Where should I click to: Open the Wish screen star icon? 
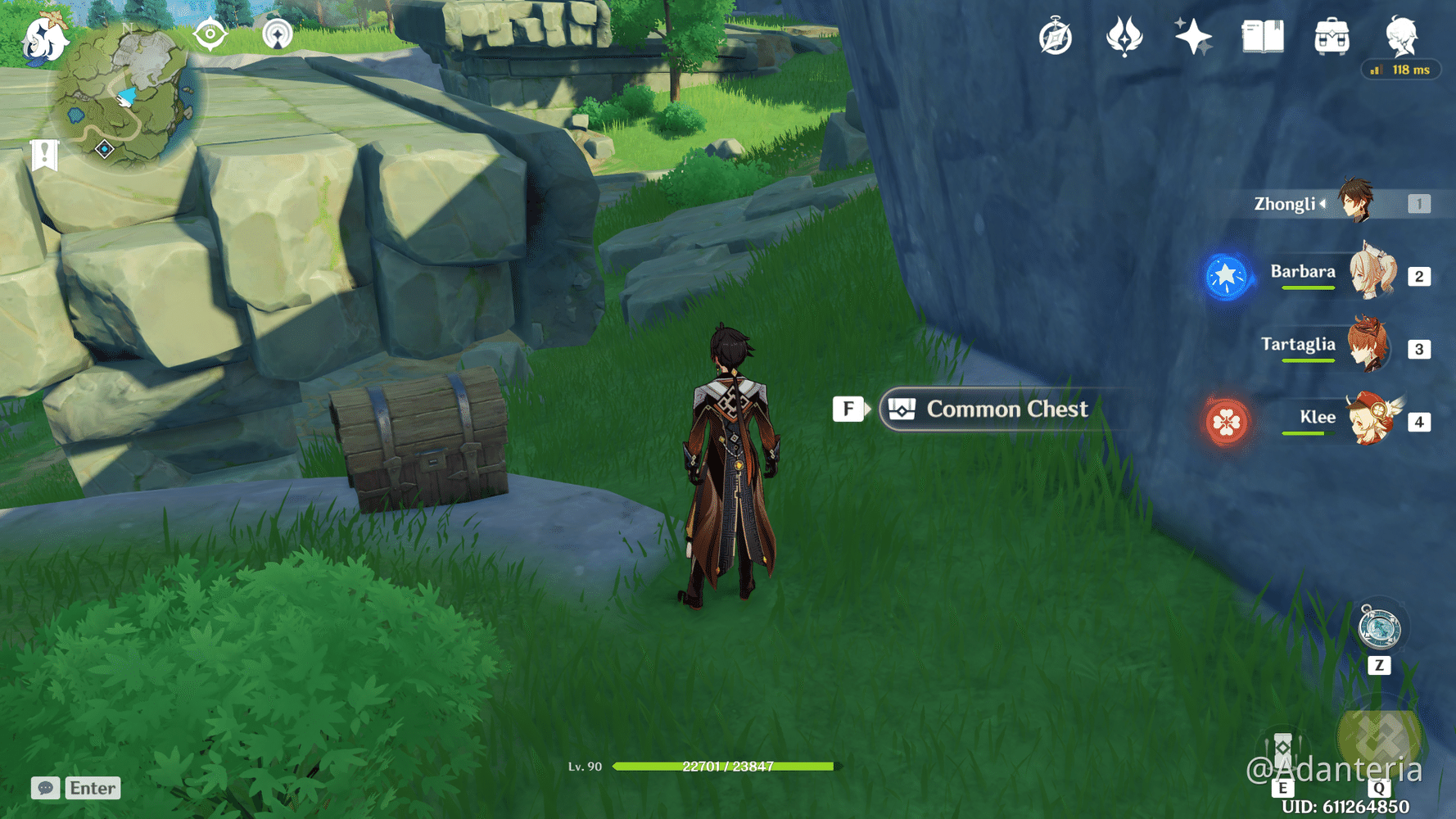pyautogui.click(x=1192, y=36)
